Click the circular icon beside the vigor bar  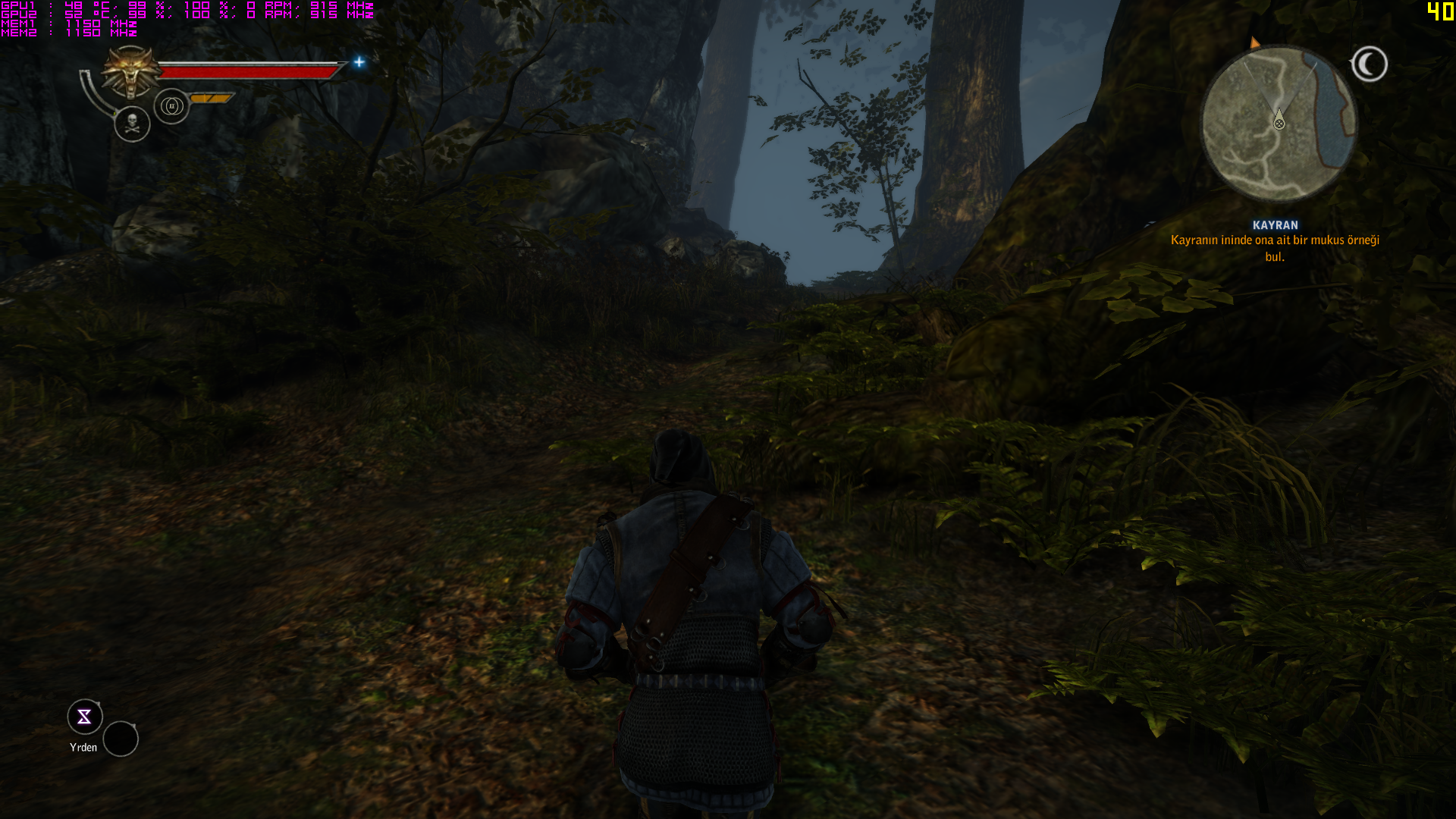(171, 106)
